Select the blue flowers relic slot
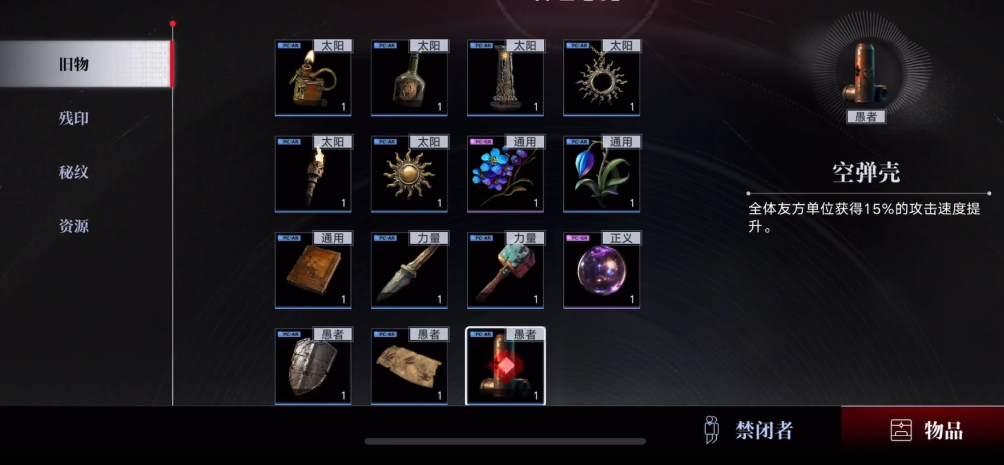1004x465 pixels. coord(505,176)
